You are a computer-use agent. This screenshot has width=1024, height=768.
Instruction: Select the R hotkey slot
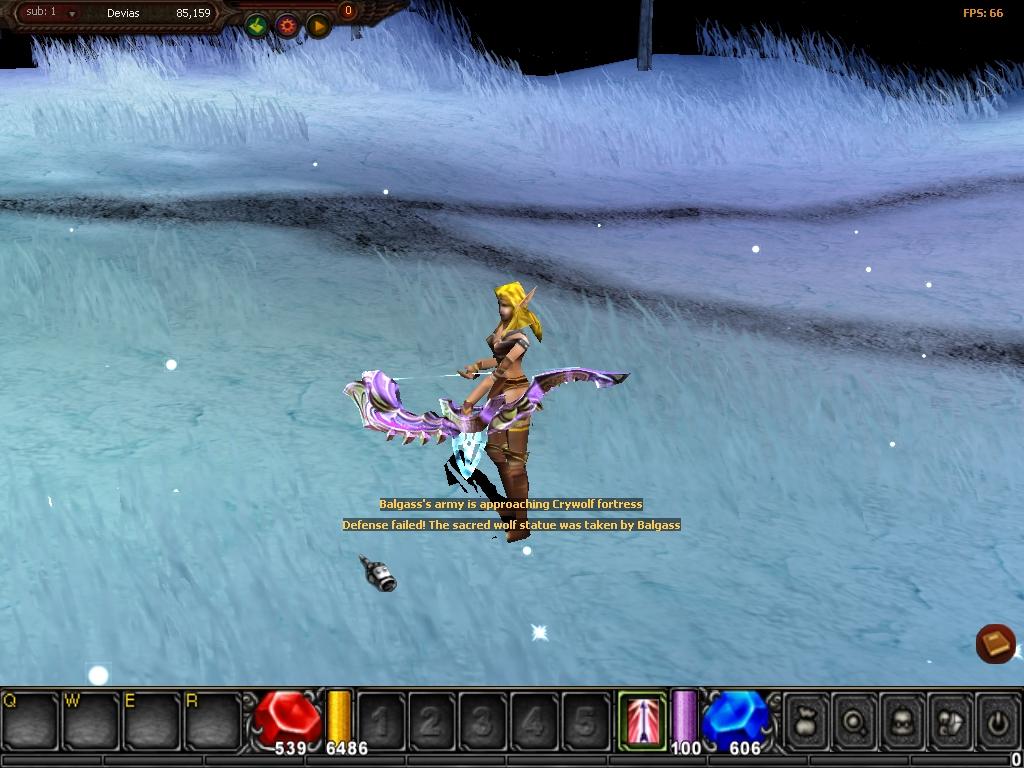[x=212, y=718]
